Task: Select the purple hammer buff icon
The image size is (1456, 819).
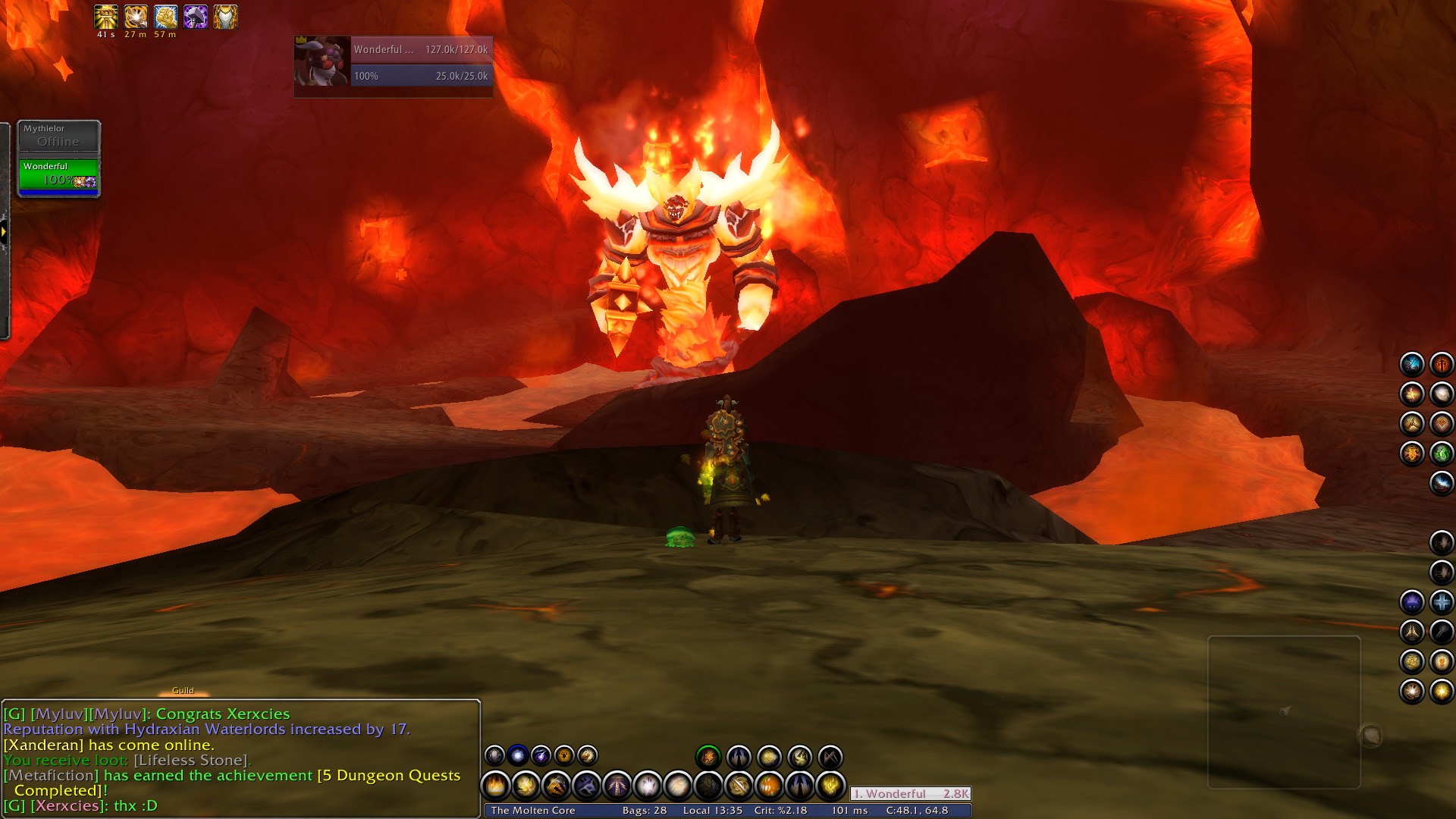Action: click(196, 17)
